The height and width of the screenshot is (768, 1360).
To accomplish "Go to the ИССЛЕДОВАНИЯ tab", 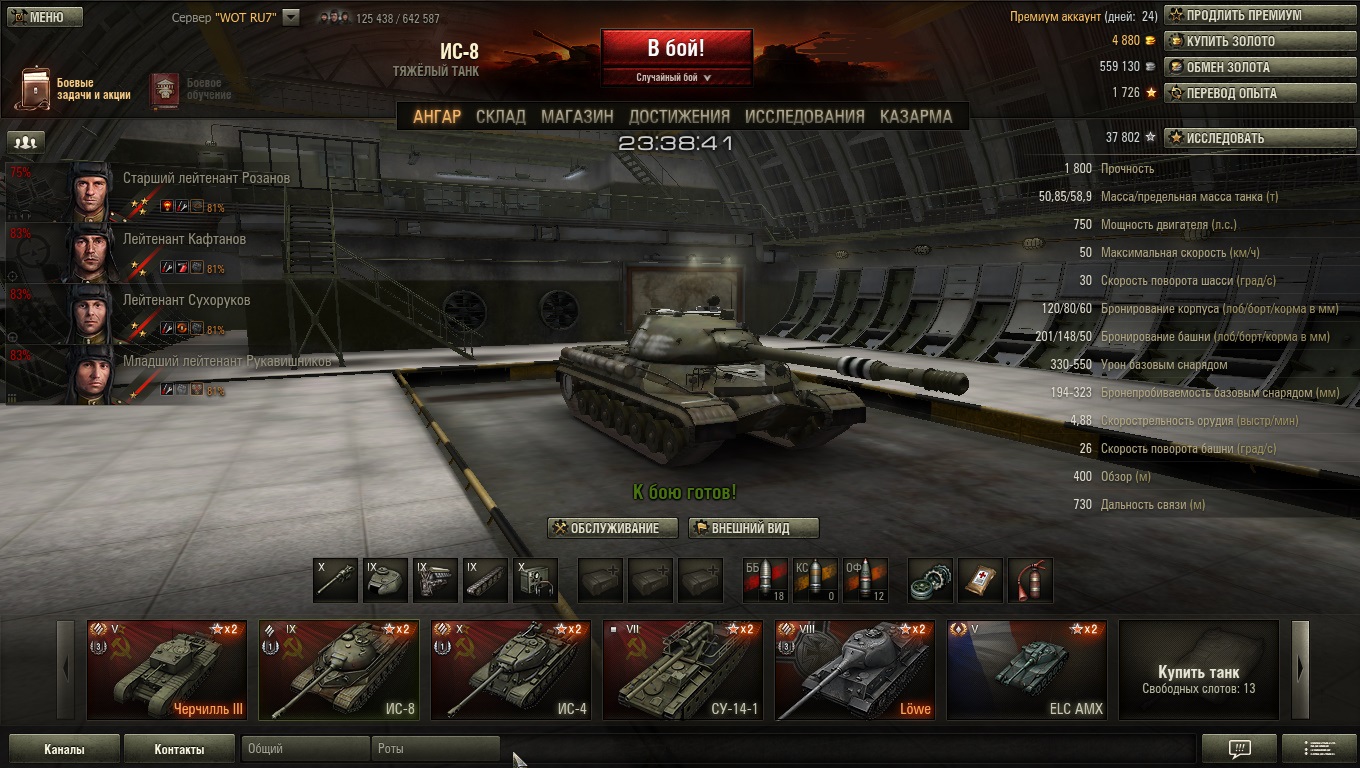I will click(804, 116).
